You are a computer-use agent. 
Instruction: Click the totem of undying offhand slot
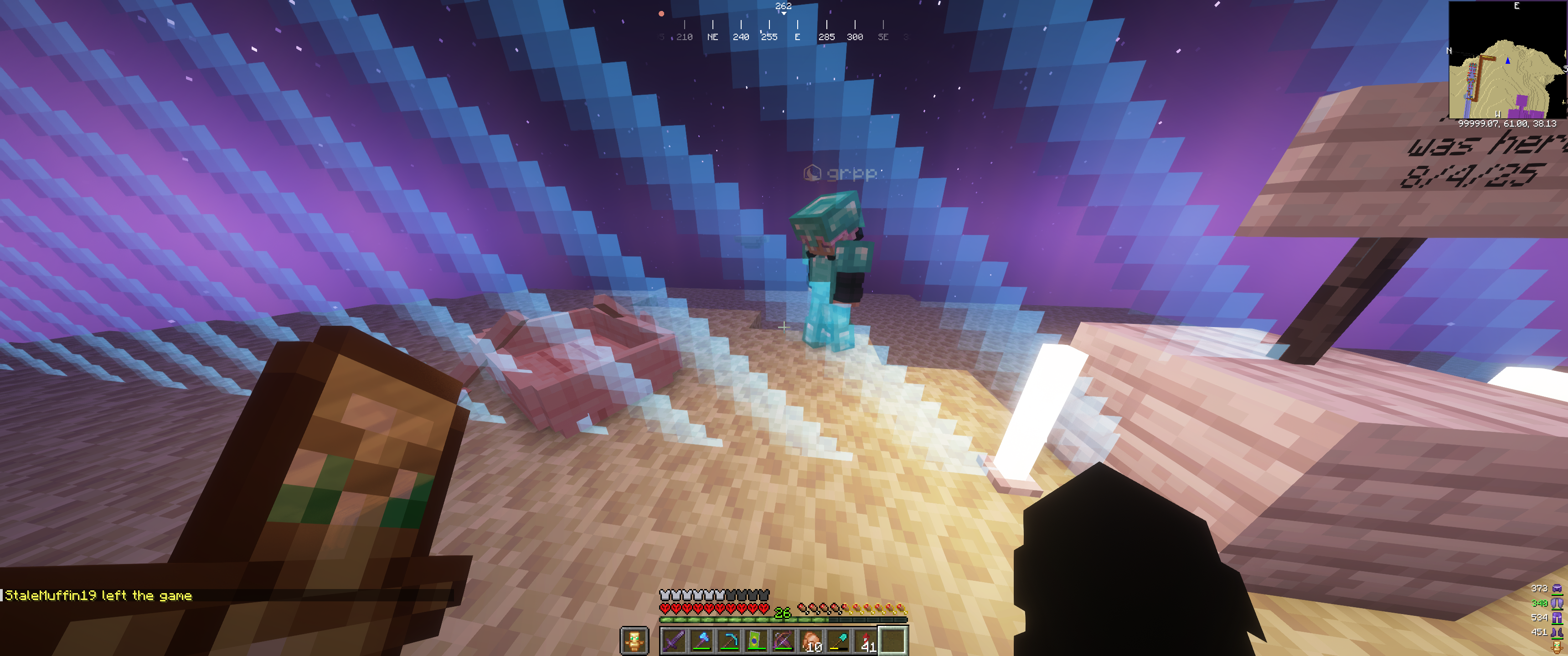[x=634, y=641]
